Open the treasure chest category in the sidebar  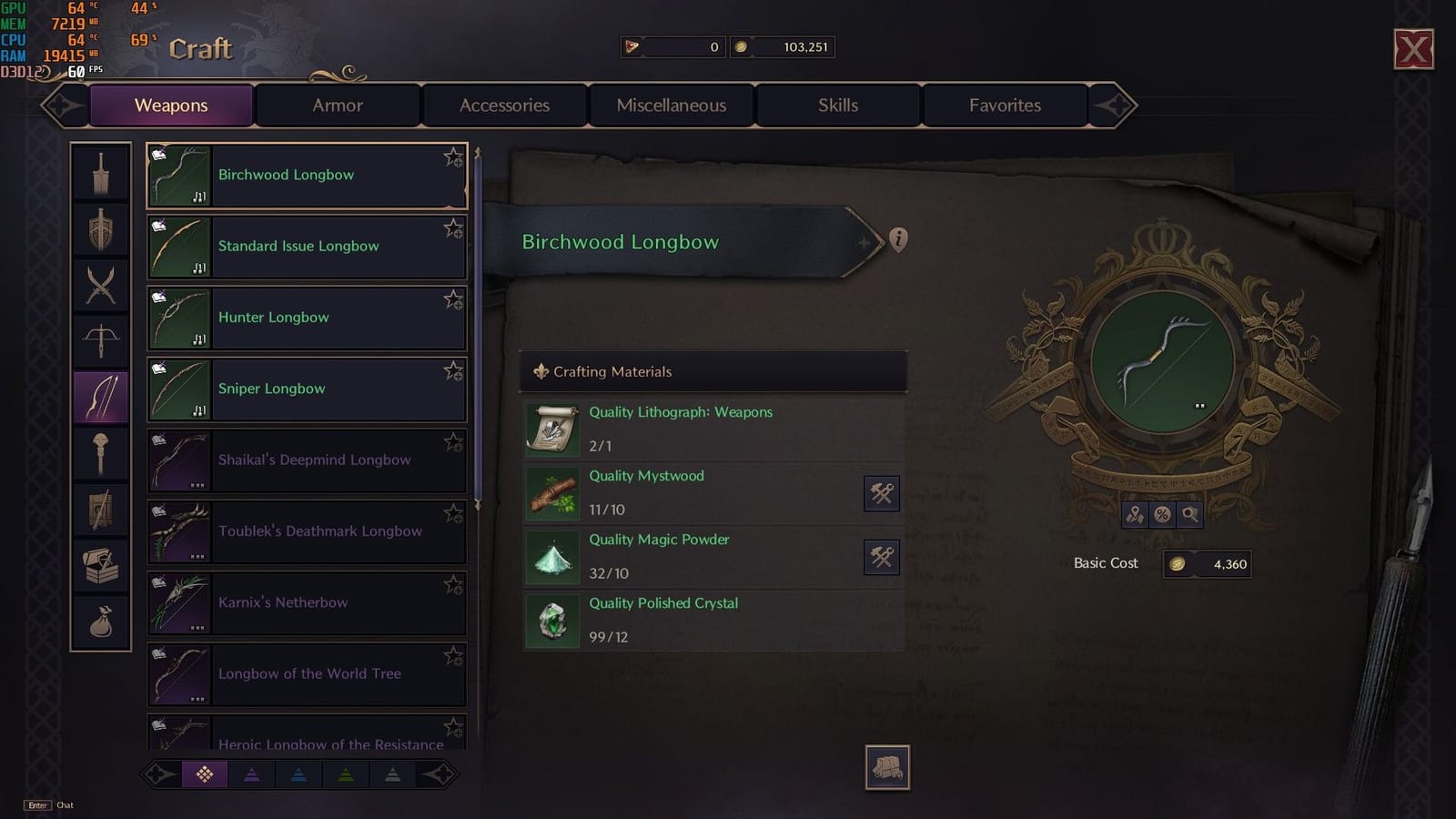[101, 565]
